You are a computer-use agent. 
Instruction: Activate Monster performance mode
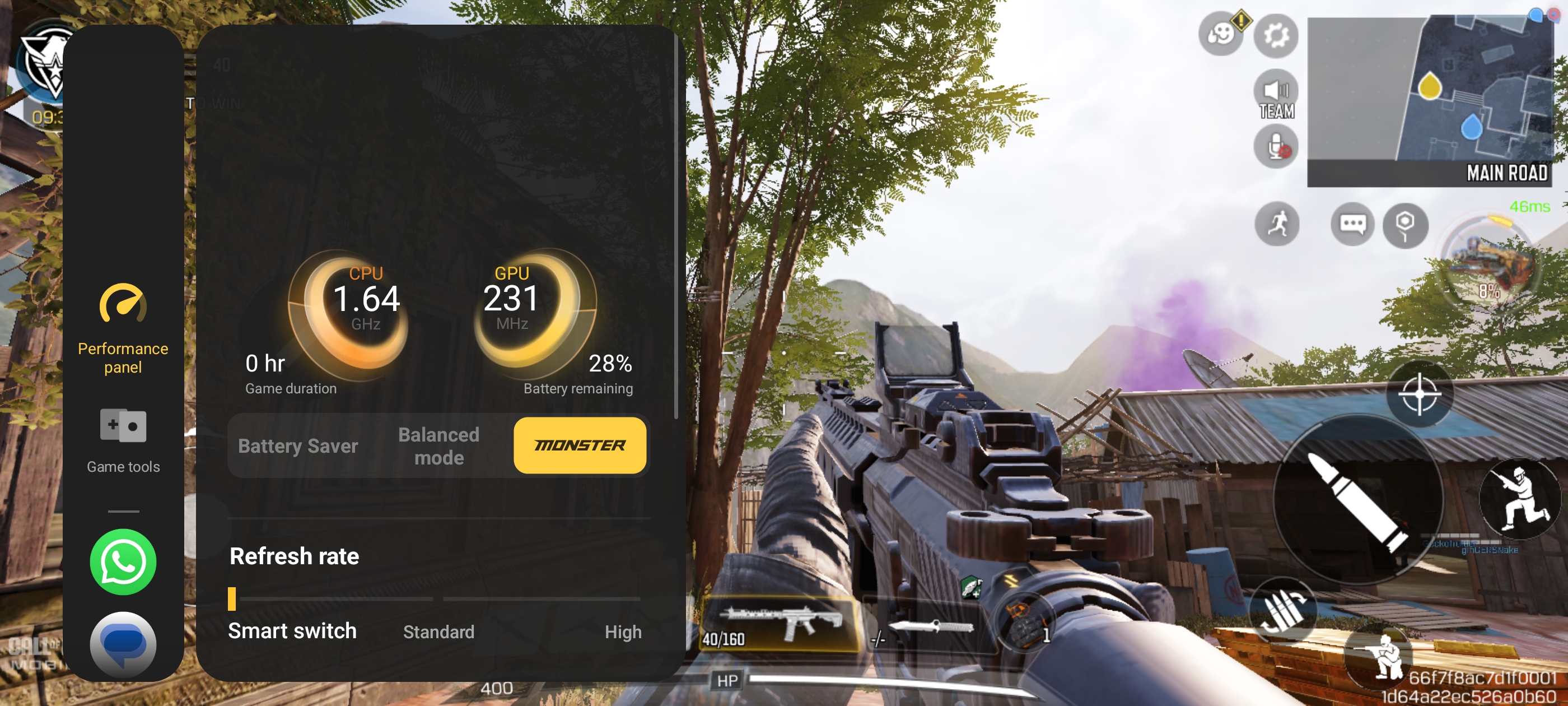(x=580, y=445)
